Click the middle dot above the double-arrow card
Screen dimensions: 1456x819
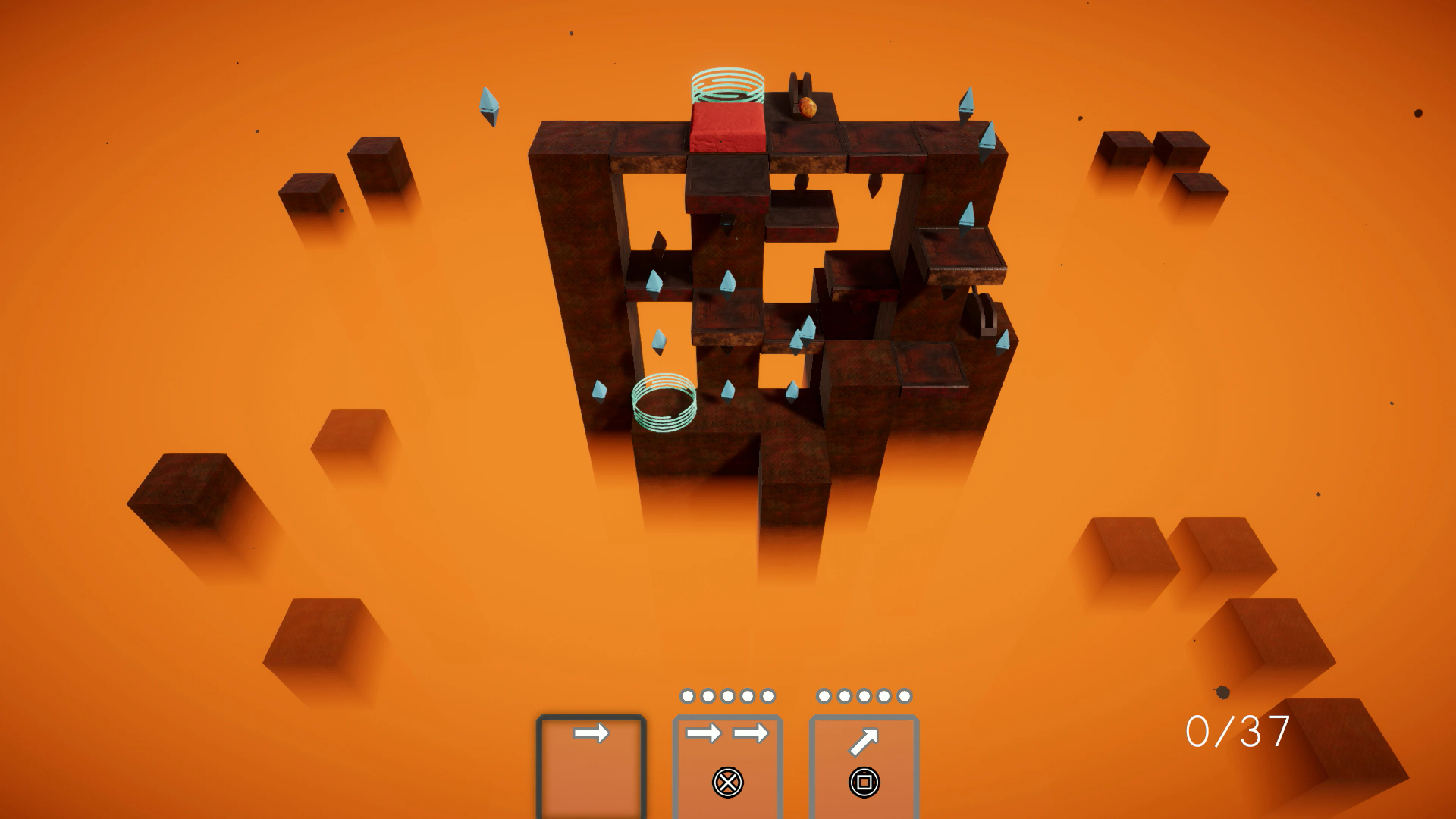point(728,697)
